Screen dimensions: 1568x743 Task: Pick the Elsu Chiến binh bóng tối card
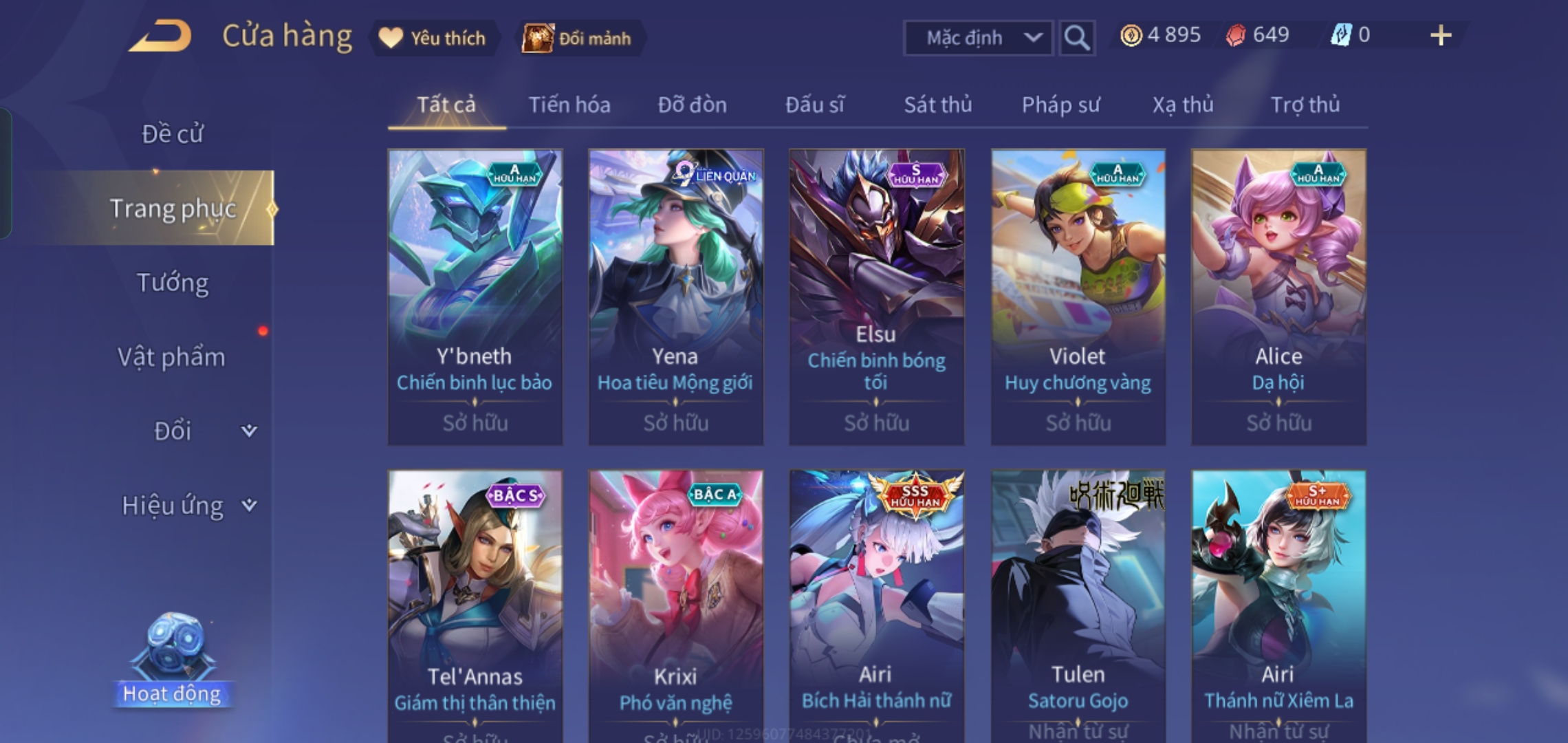[x=876, y=297]
